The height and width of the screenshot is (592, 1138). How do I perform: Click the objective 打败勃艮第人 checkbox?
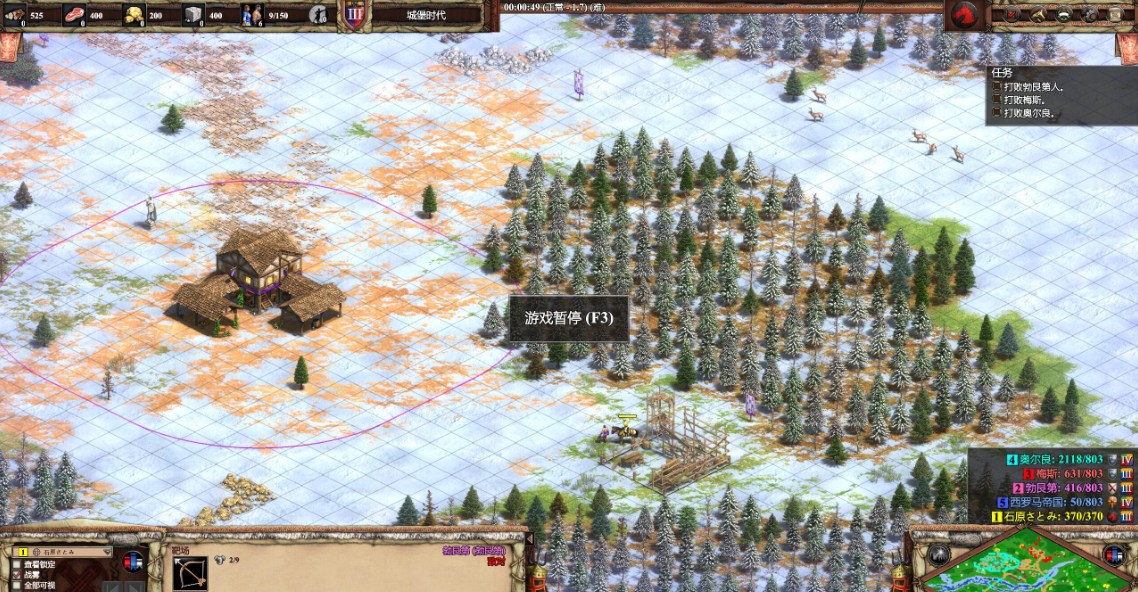point(996,86)
